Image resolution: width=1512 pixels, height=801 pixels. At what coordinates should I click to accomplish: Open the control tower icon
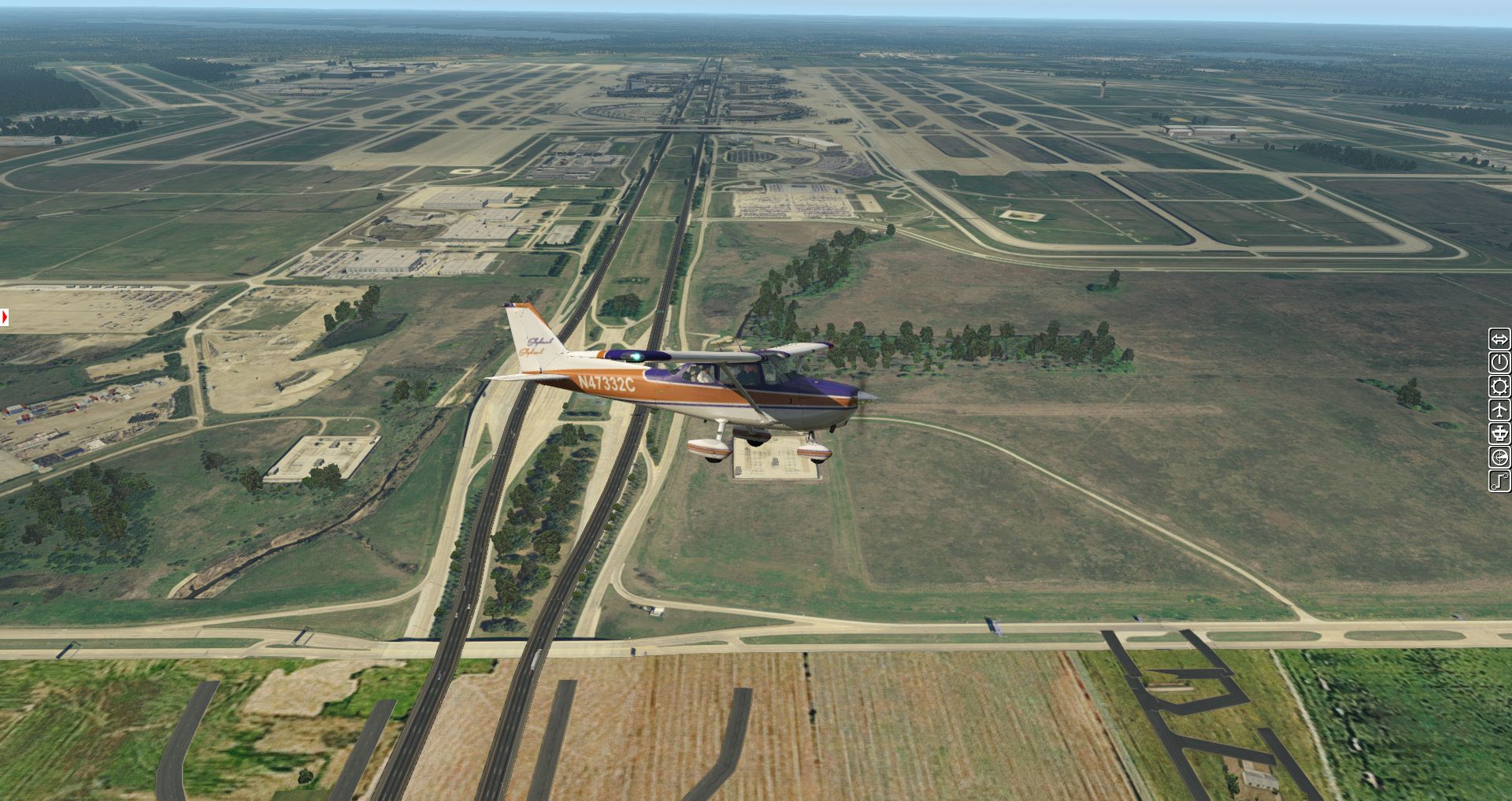click(1499, 434)
